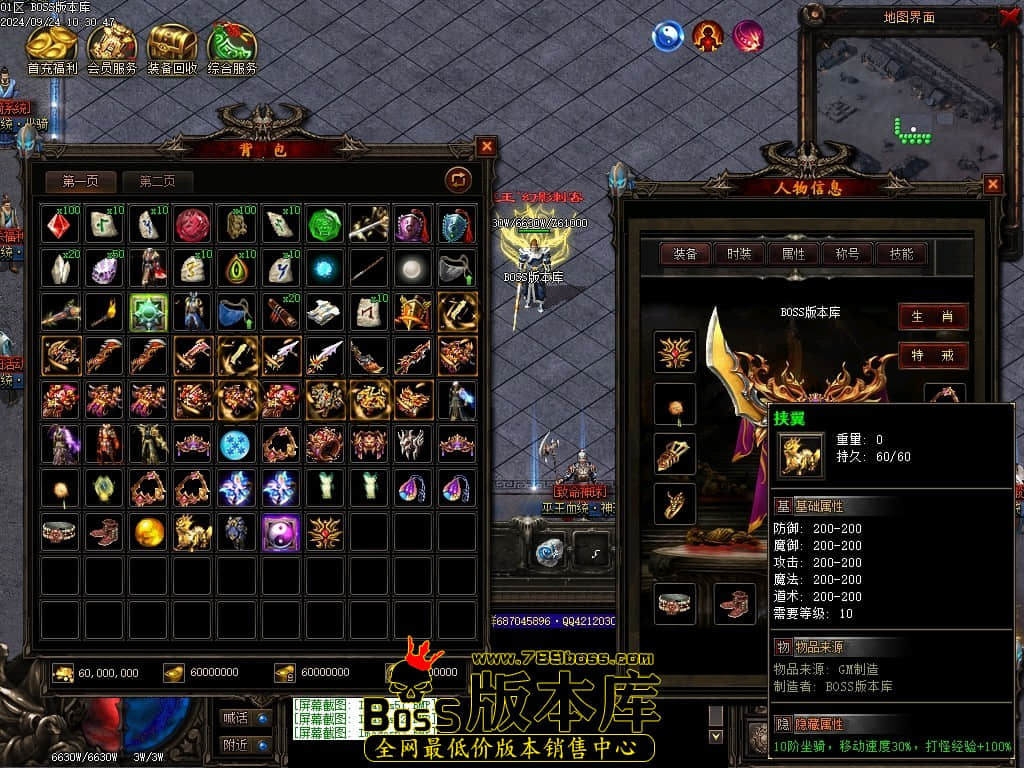Open the 特戒 special ring panel
The height and width of the screenshot is (768, 1024).
[932, 355]
